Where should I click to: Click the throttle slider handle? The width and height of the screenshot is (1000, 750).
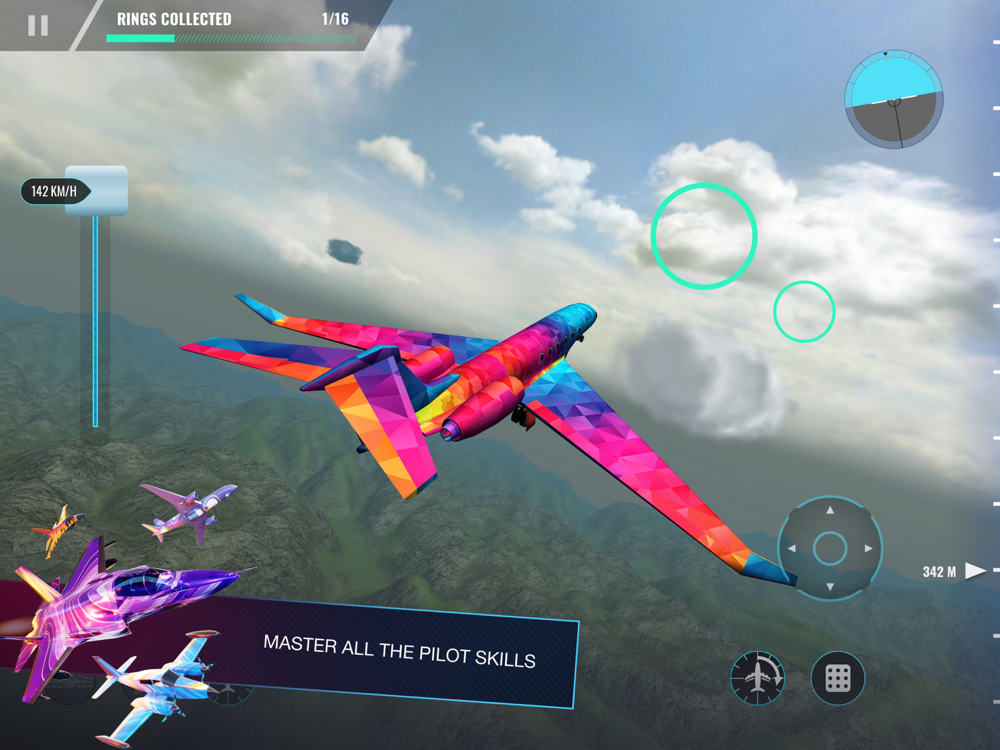coord(96,190)
